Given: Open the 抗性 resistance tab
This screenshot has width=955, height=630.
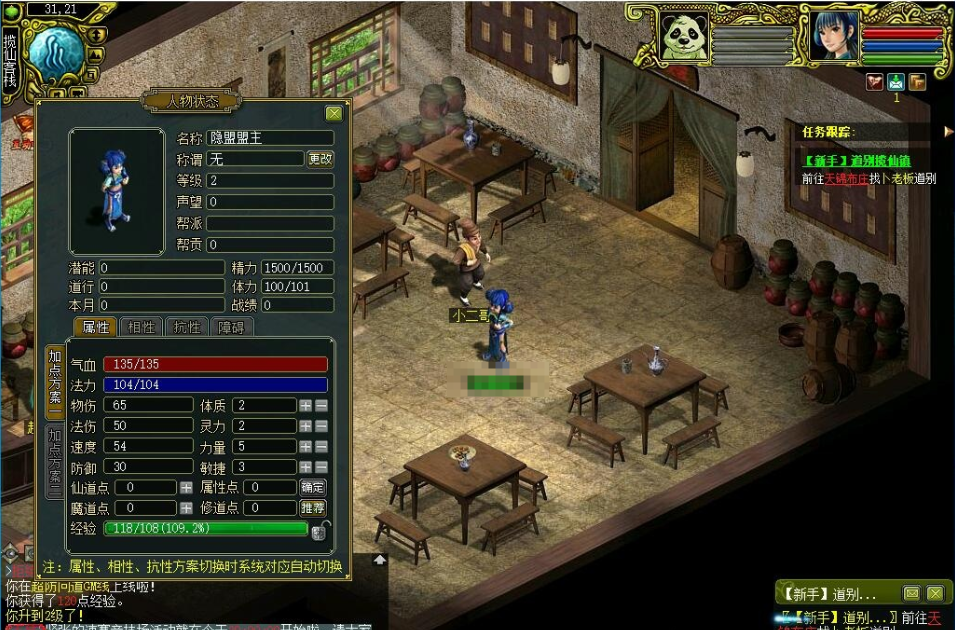Looking at the screenshot, I should pyautogui.click(x=187, y=327).
